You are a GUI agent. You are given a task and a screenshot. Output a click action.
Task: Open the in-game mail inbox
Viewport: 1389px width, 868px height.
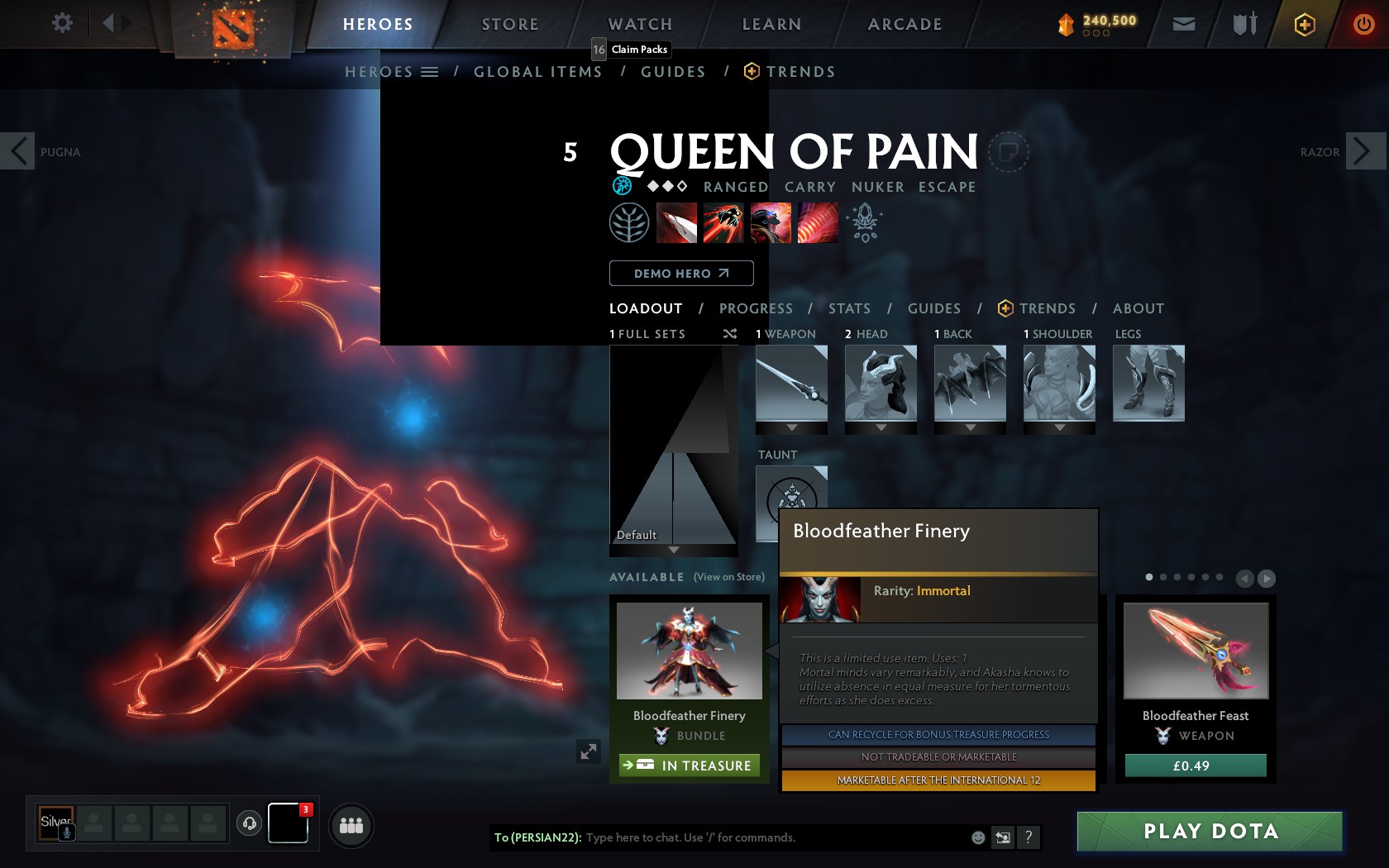1183,24
